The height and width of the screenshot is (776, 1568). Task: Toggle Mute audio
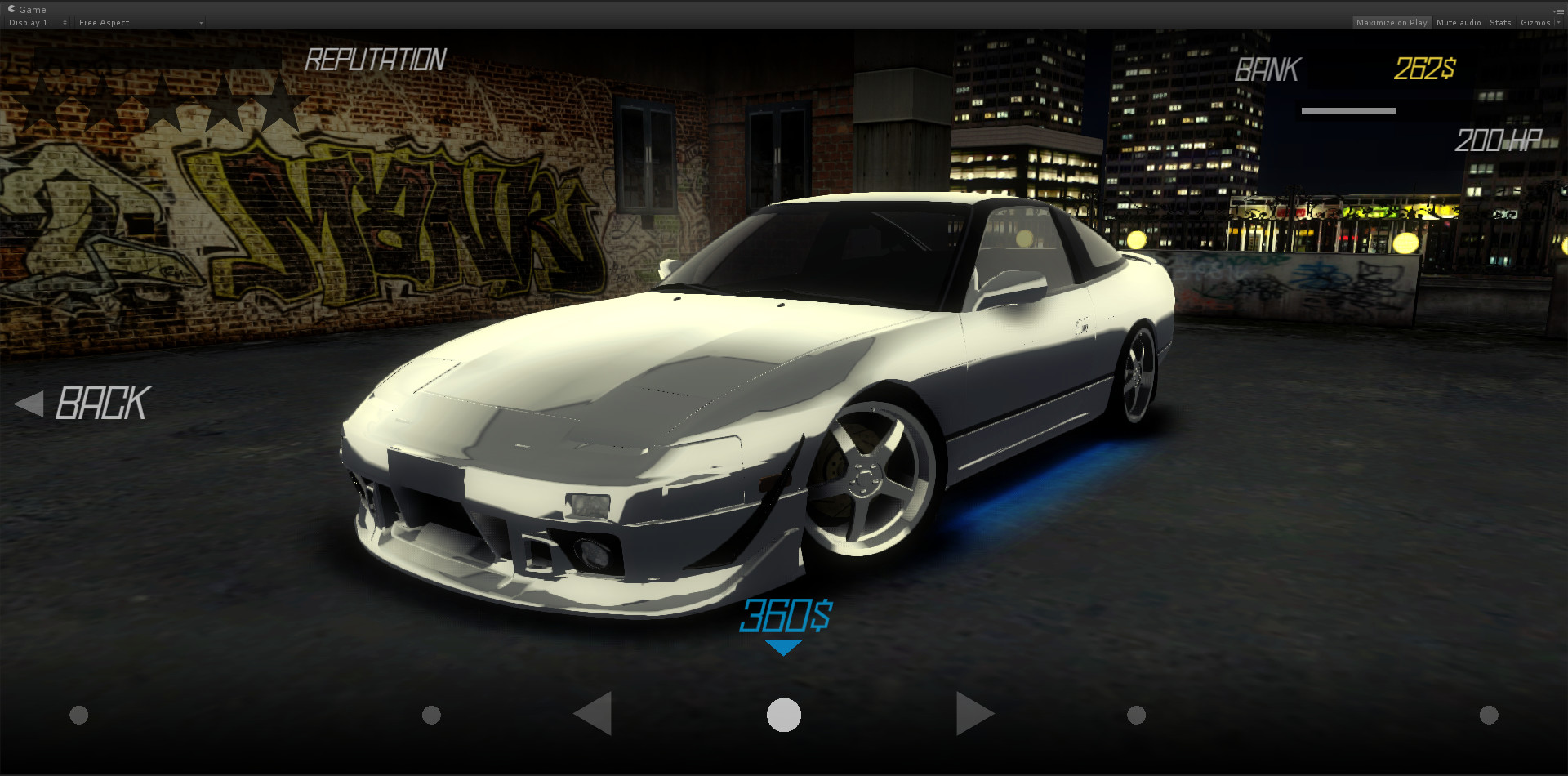click(x=1459, y=22)
